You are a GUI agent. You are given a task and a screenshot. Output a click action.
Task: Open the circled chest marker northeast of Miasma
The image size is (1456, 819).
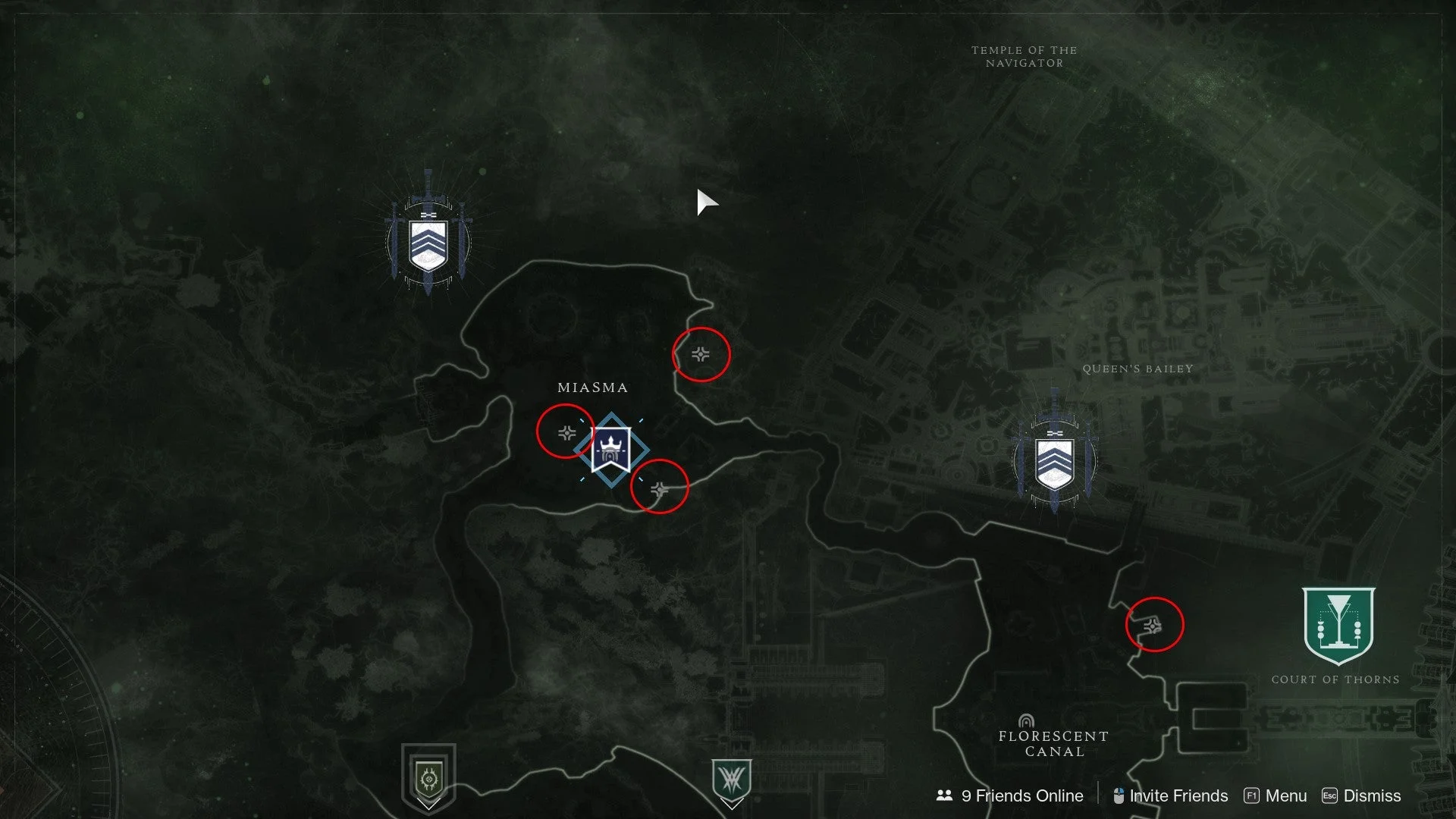pos(701,354)
